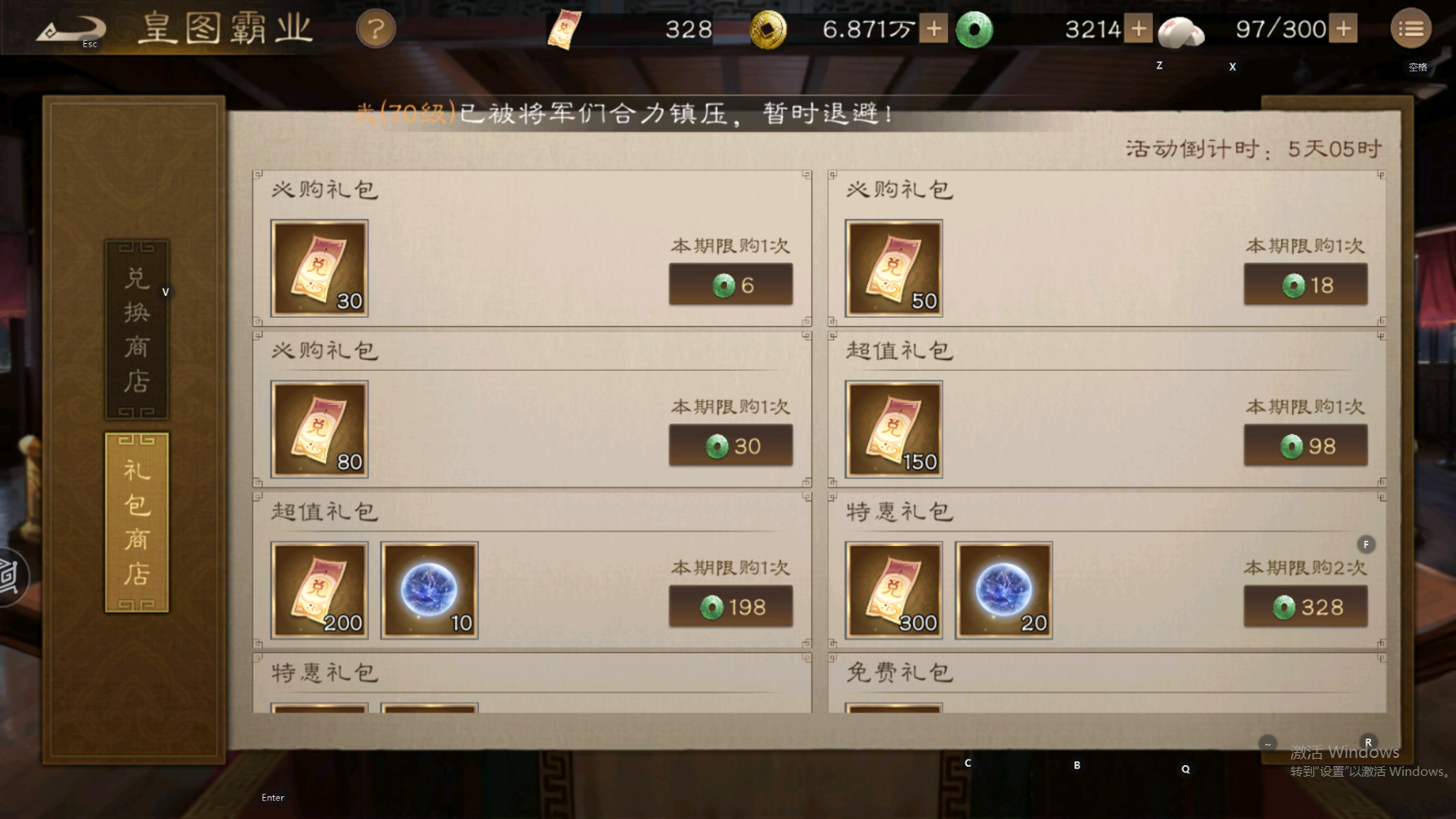This screenshot has height=819, width=1456.
Task: Open the hamburger menu above 空格
Action: click(x=1410, y=28)
